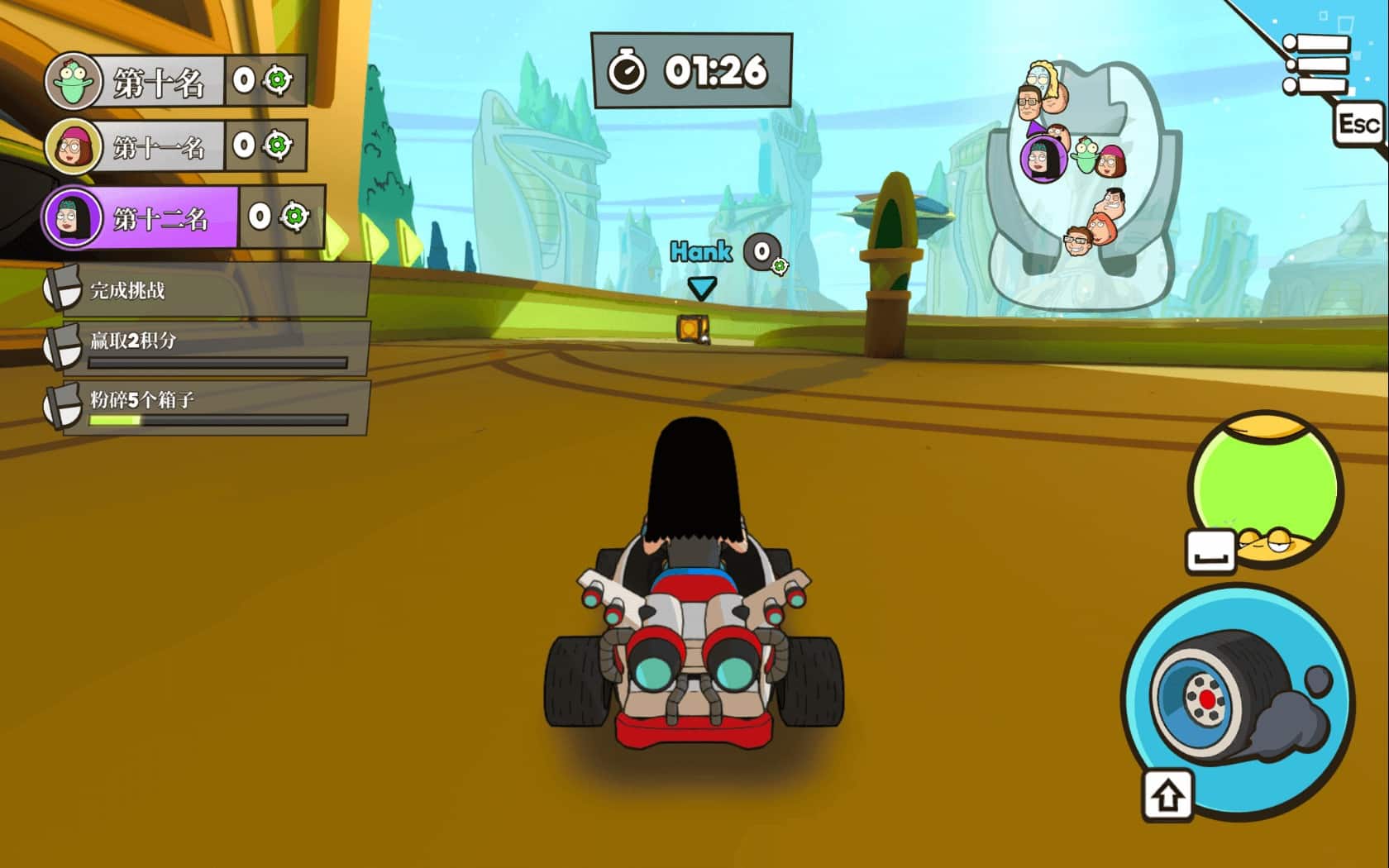
Task: Select the tenth place player row
Action: pos(175,81)
